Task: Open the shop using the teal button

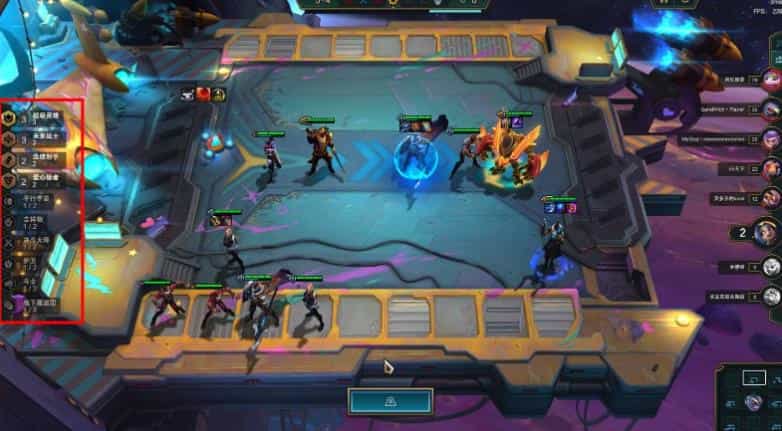Action: (390, 400)
